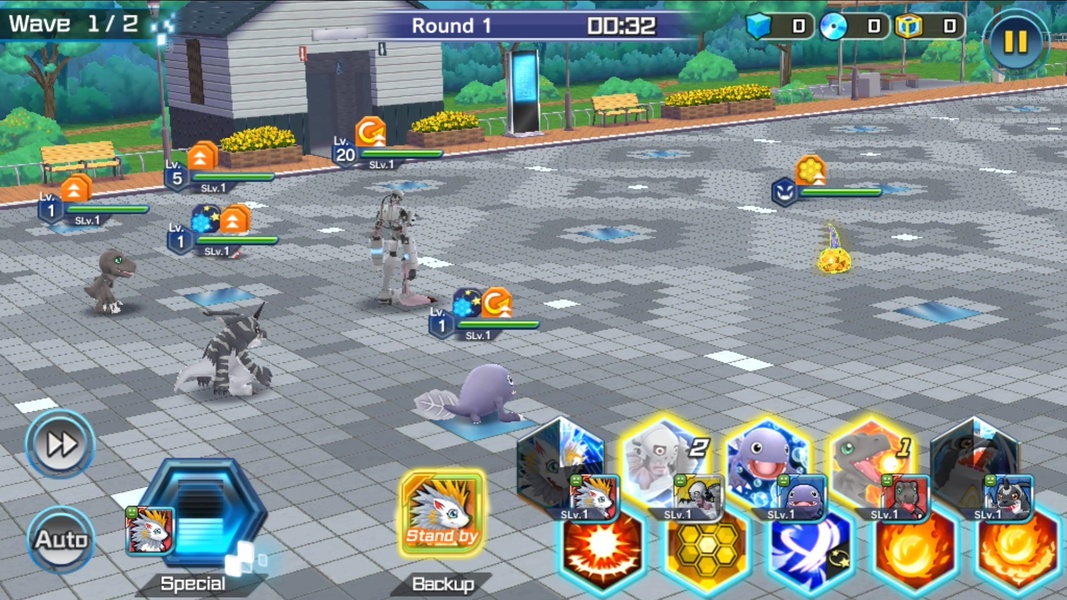Viewport: 1067px width, 600px height.
Task: Select the purple seal character portrait
Action: [x=768, y=462]
